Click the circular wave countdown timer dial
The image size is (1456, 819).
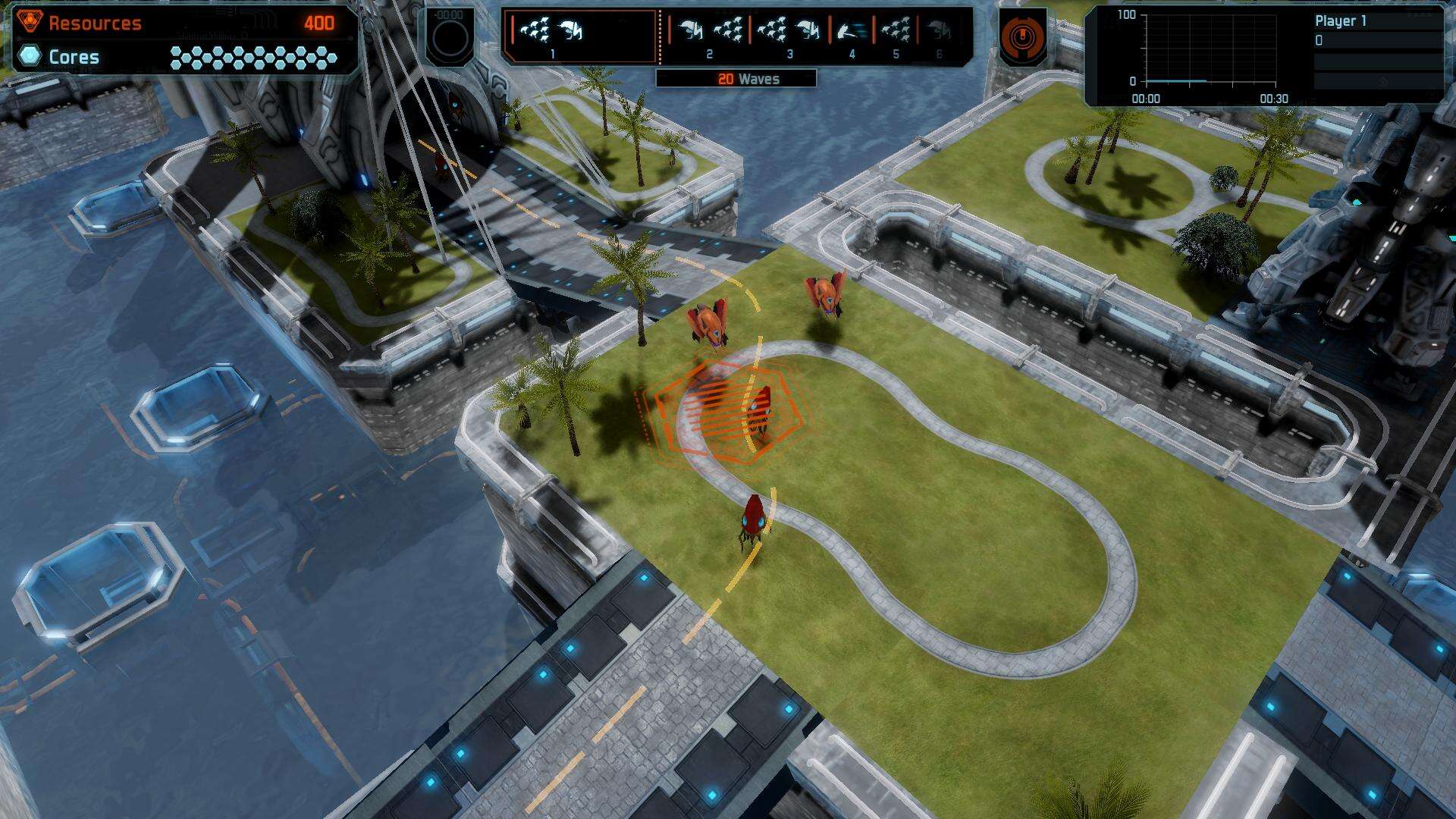450,39
